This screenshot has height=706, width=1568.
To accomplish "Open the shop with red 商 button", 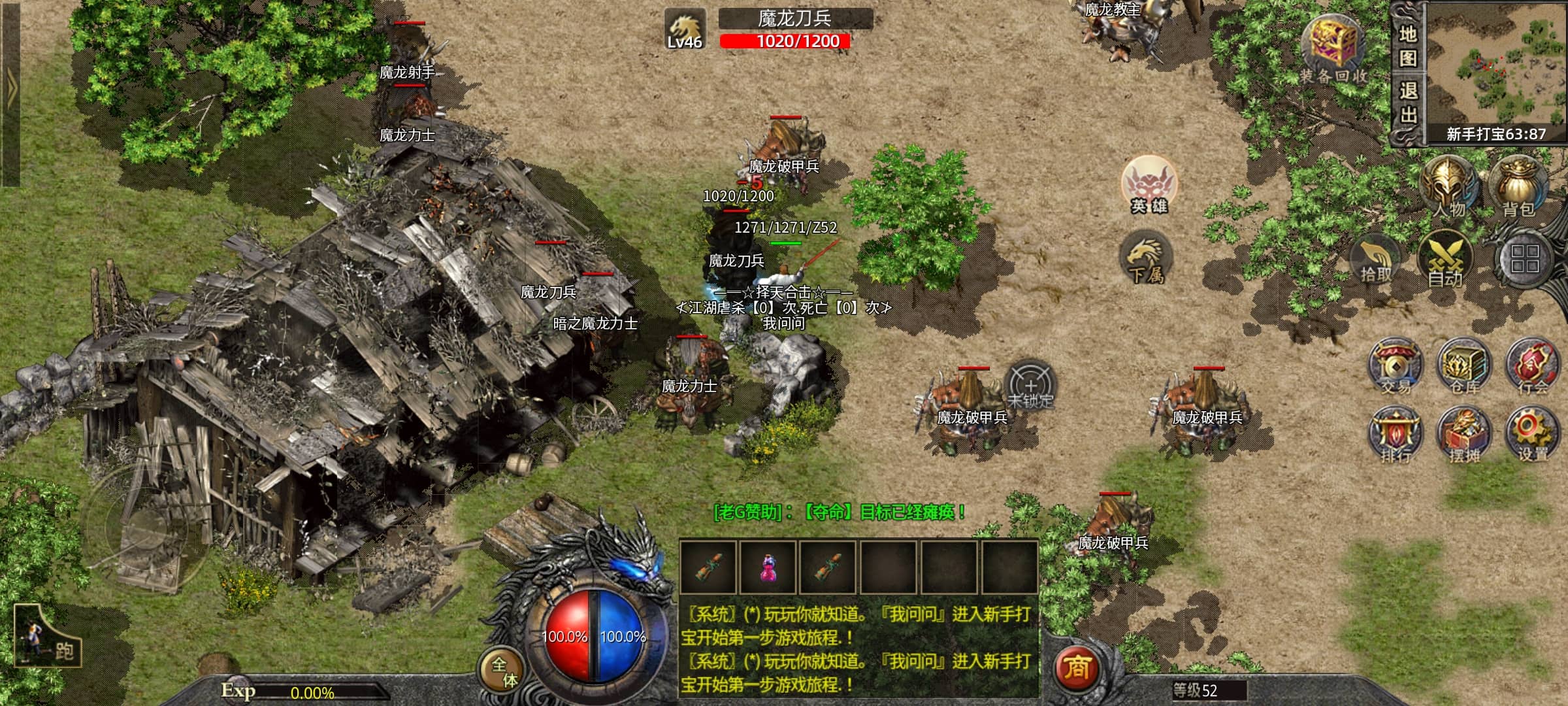I will (x=1077, y=668).
